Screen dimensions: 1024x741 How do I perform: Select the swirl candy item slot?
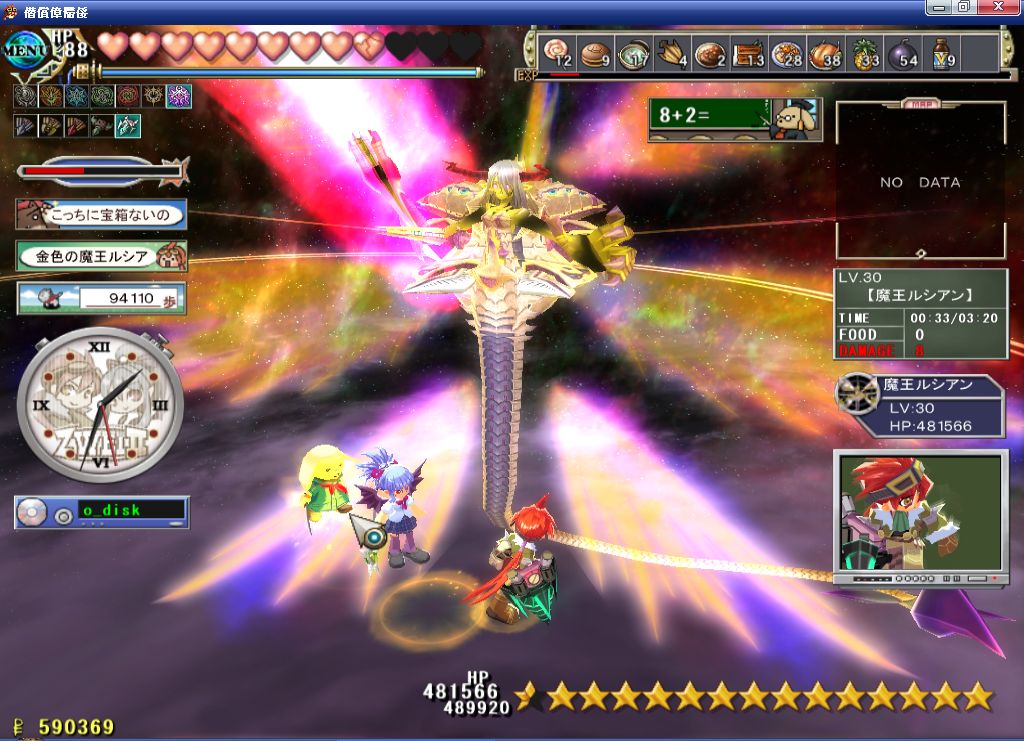[556, 53]
